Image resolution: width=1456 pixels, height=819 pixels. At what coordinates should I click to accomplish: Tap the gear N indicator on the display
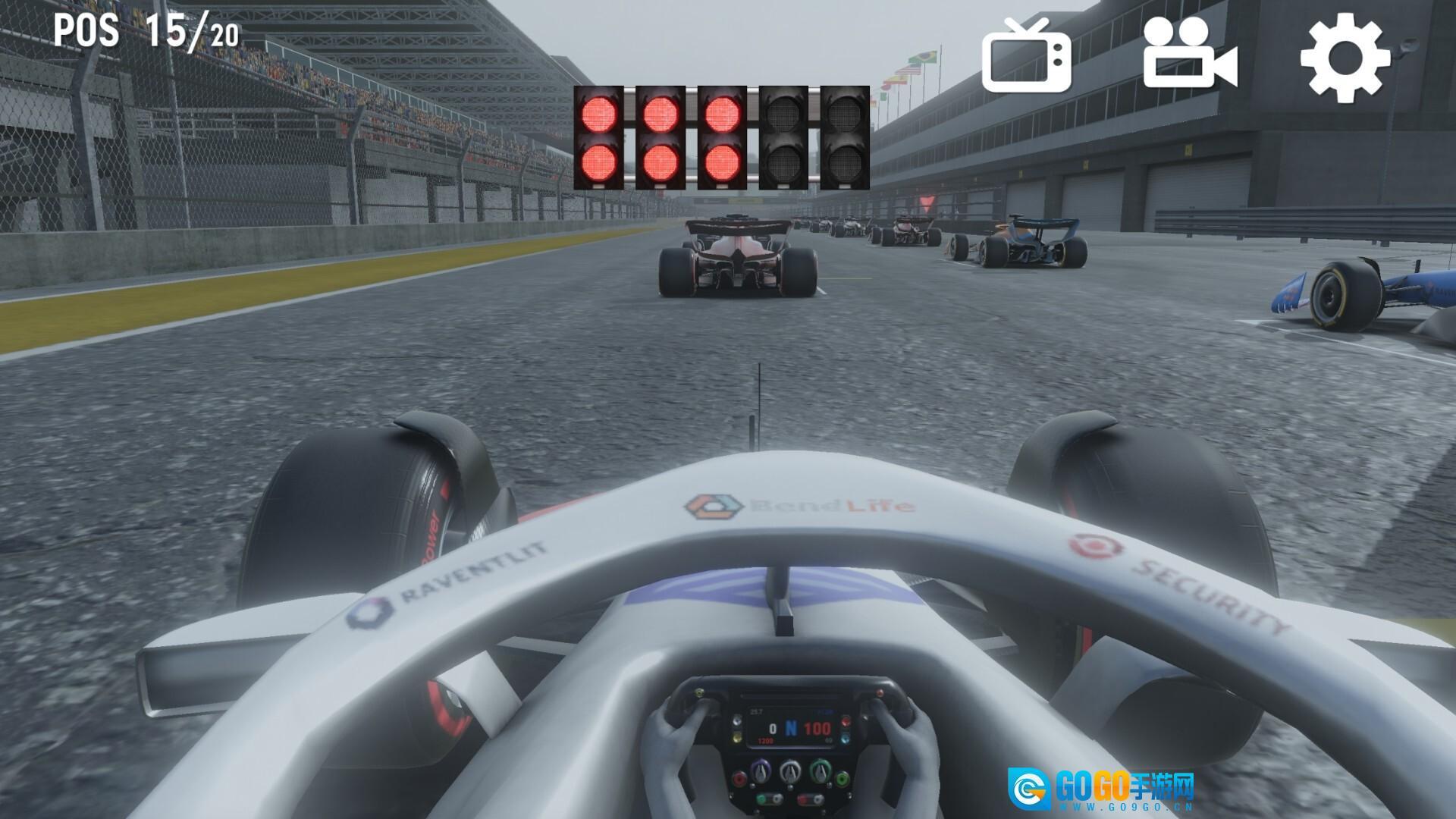[x=792, y=728]
